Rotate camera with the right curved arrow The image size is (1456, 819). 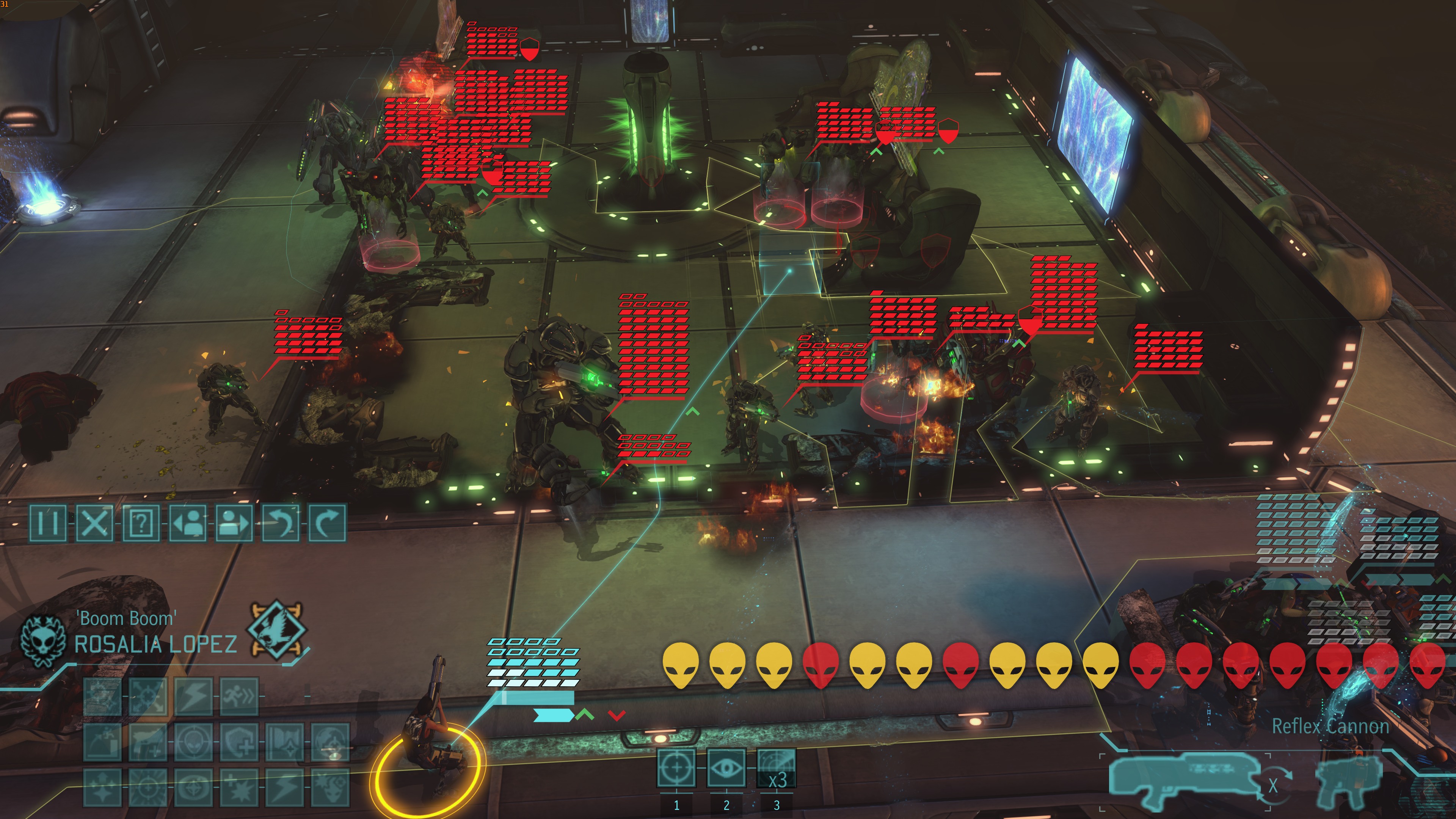327,523
